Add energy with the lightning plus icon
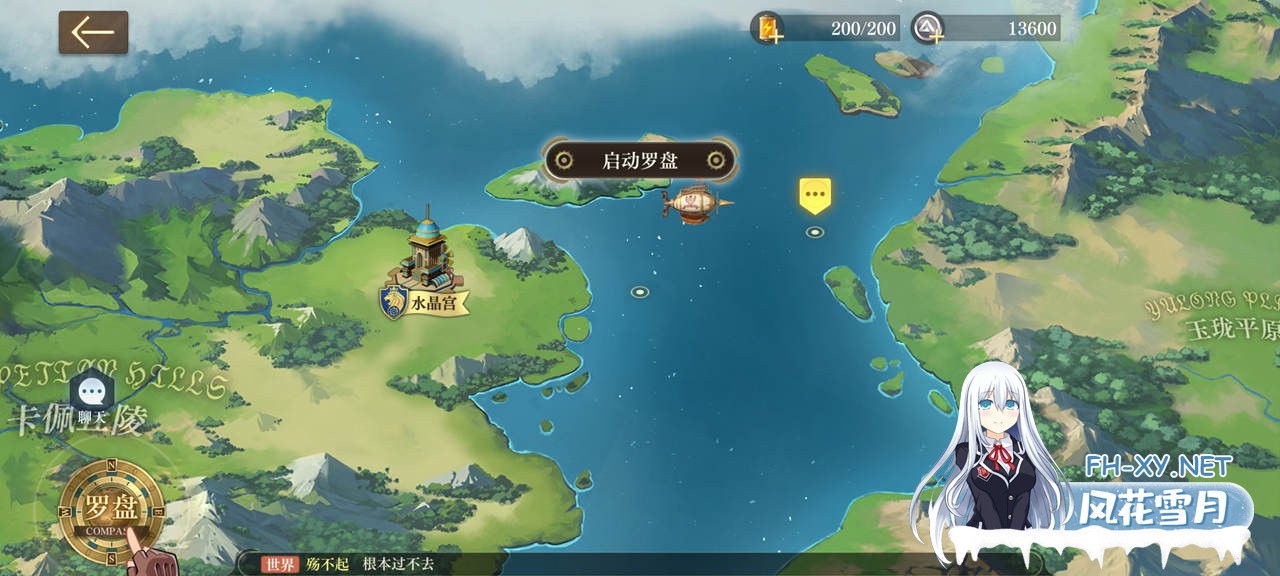The height and width of the screenshot is (576, 1280). (768, 28)
